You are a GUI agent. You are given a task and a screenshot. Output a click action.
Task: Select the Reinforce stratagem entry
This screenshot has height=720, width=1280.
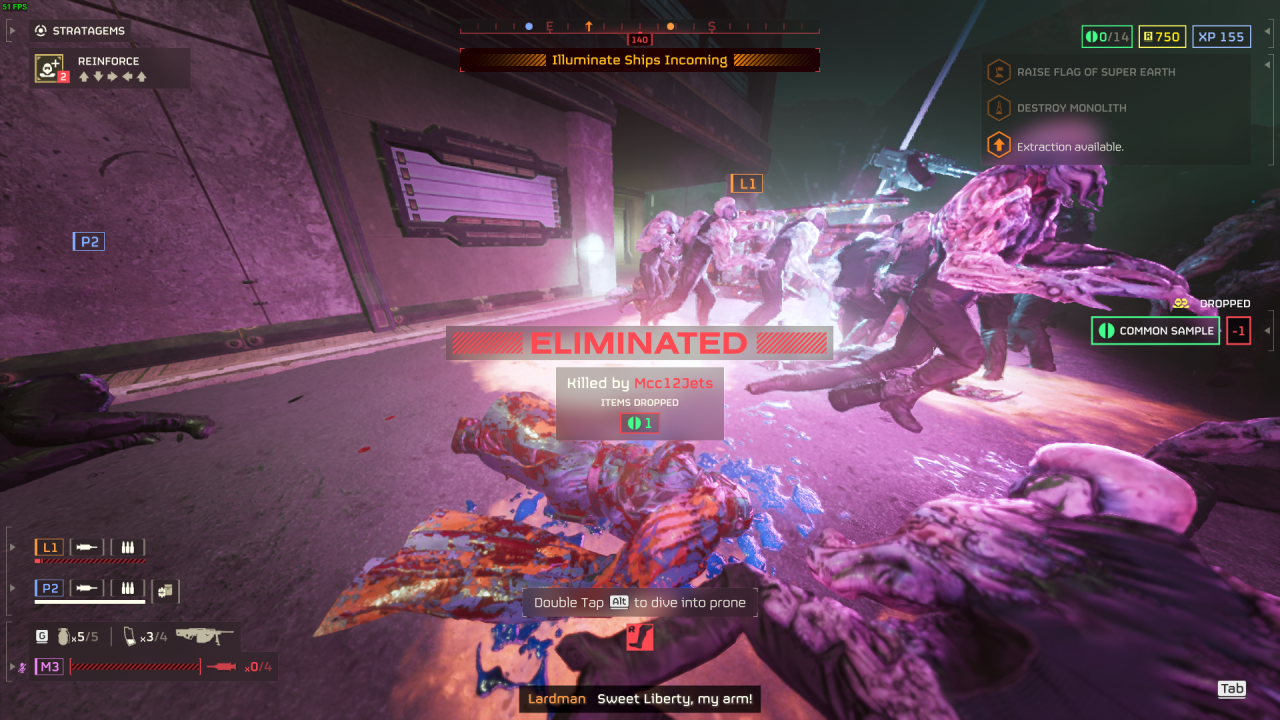110,68
